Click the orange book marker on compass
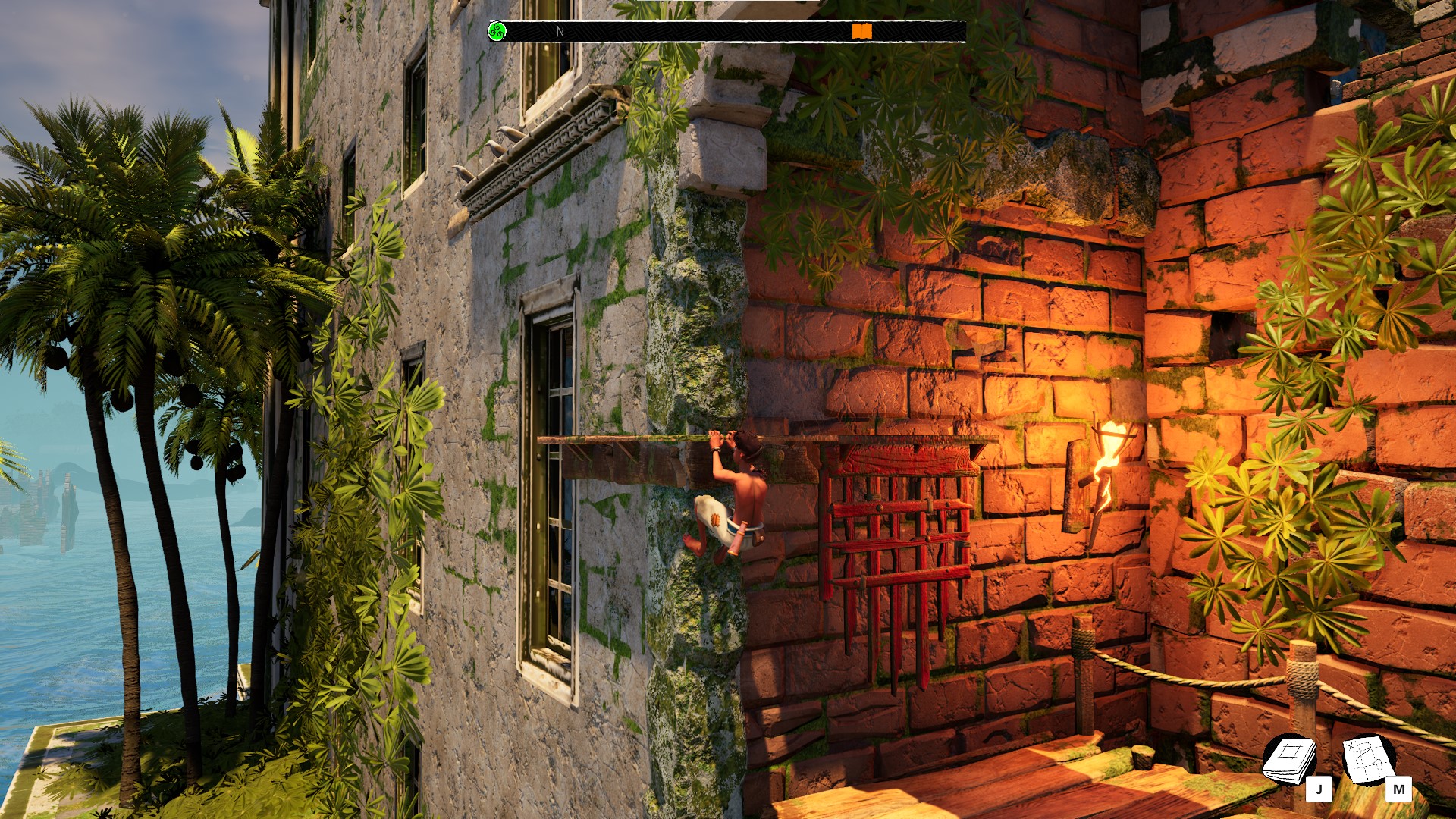The height and width of the screenshot is (819, 1456). [861, 31]
